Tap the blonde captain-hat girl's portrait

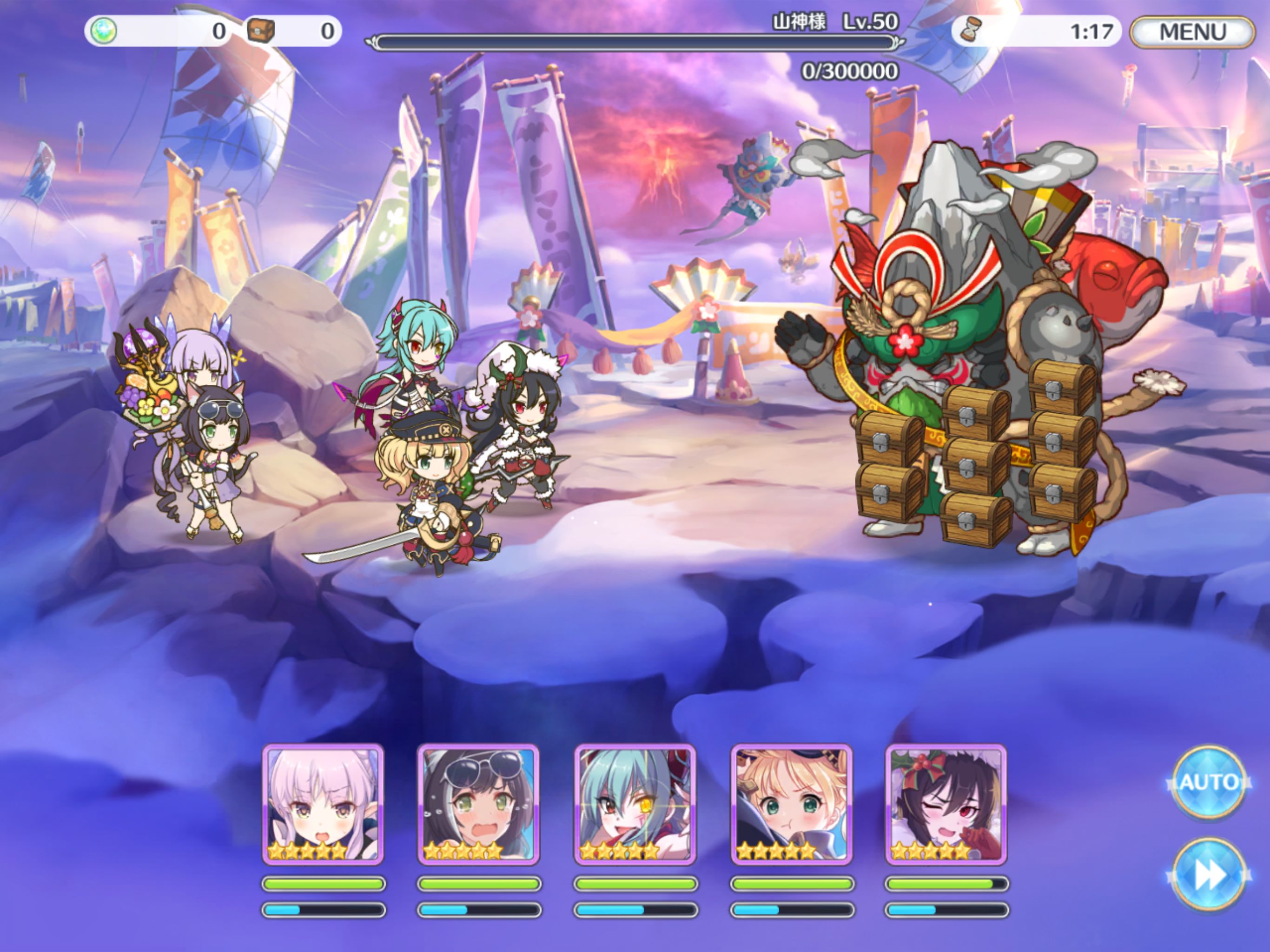[791, 804]
